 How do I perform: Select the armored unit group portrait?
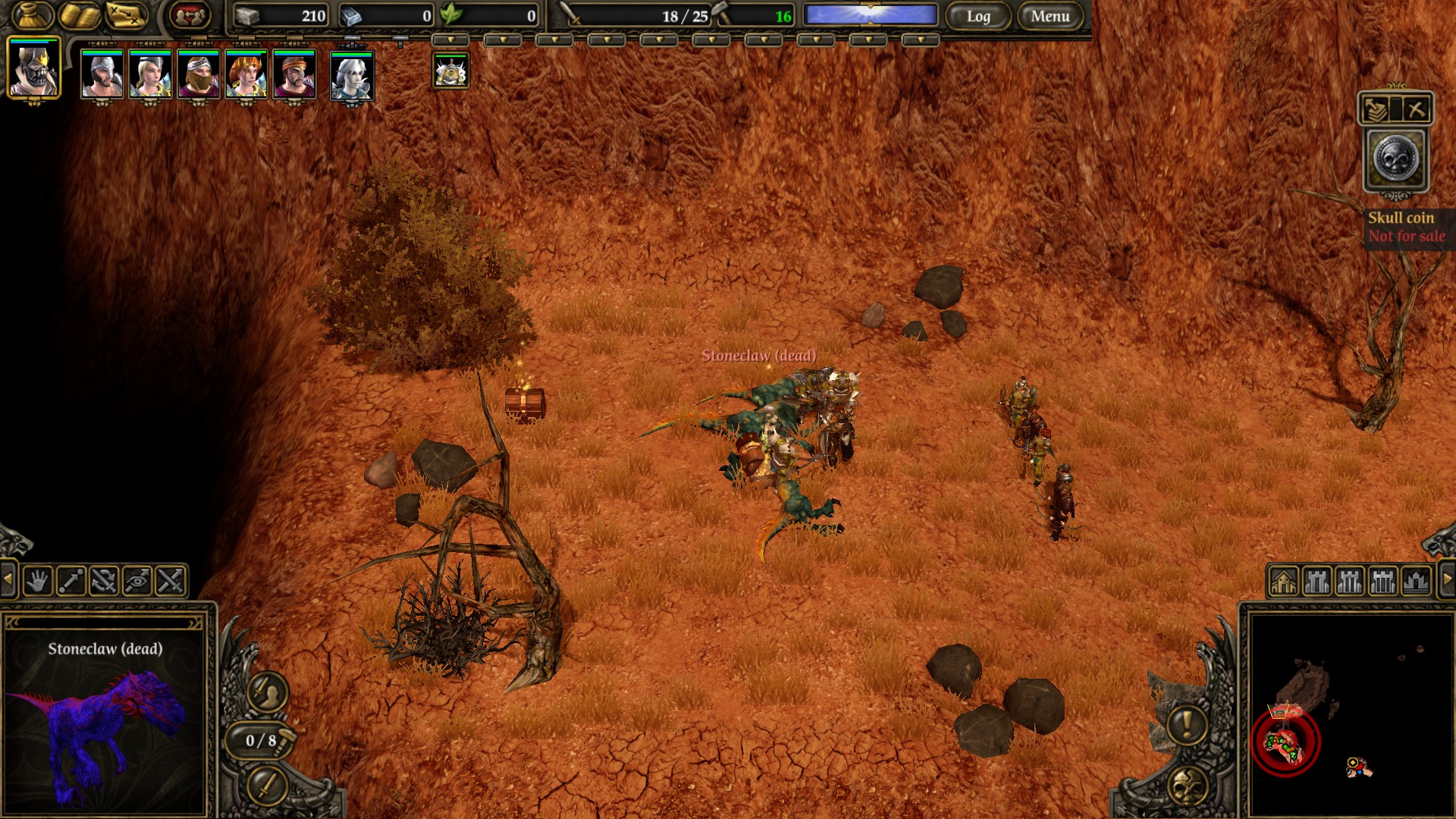(450, 71)
